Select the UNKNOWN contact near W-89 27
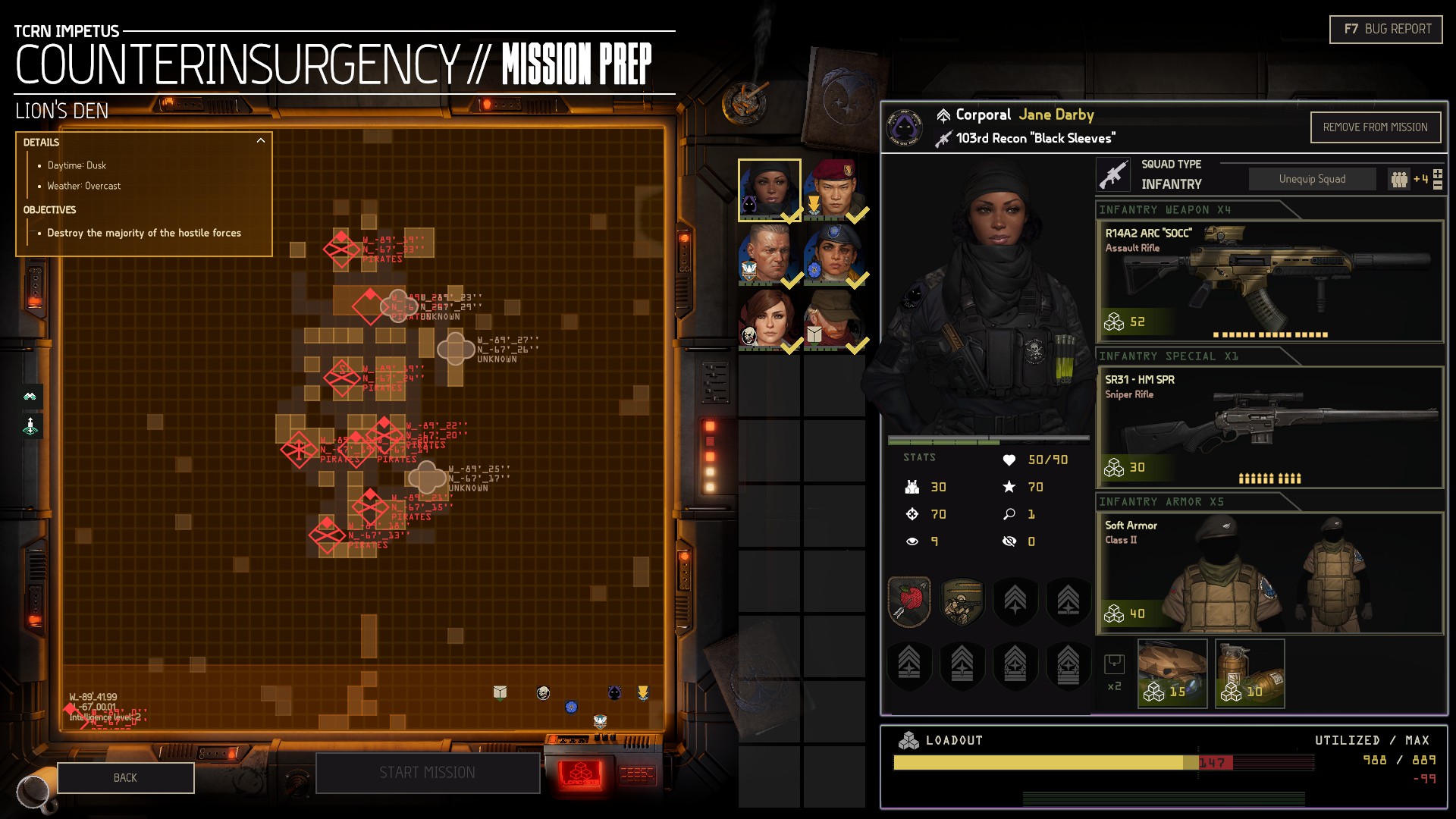Screen dimensions: 1456x819 [x=456, y=349]
